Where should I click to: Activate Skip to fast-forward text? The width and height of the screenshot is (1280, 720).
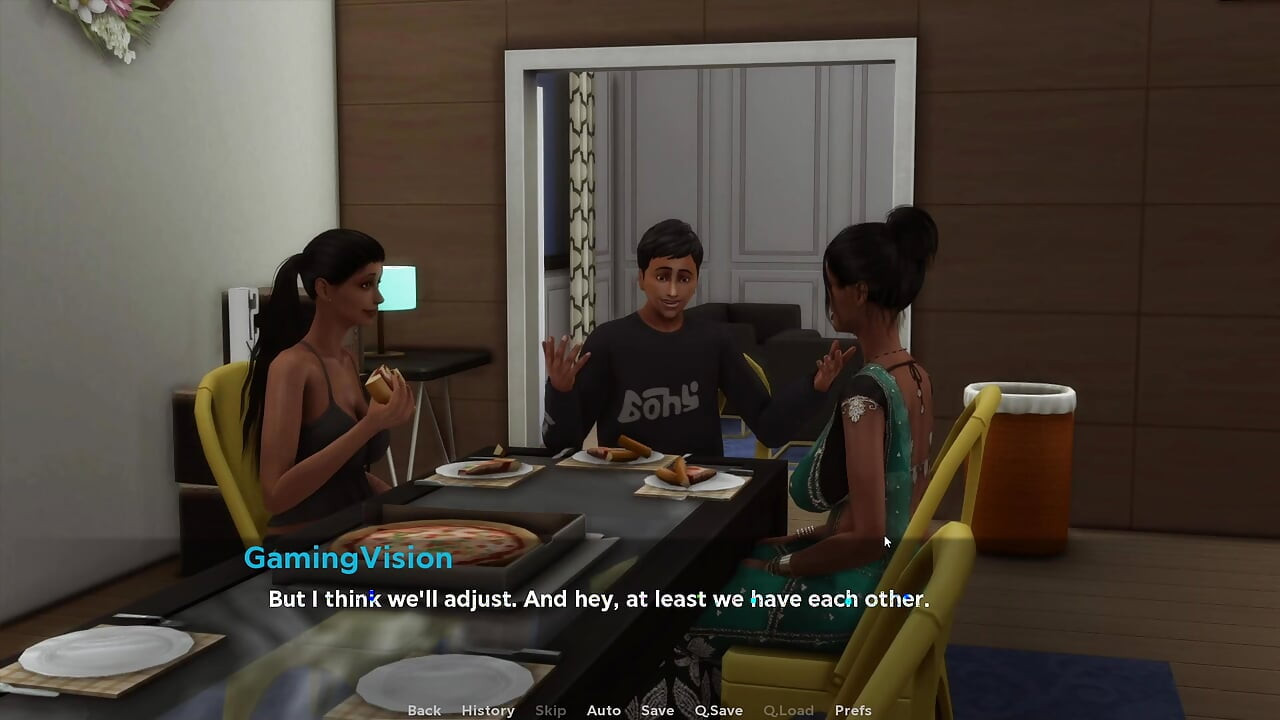click(x=550, y=710)
